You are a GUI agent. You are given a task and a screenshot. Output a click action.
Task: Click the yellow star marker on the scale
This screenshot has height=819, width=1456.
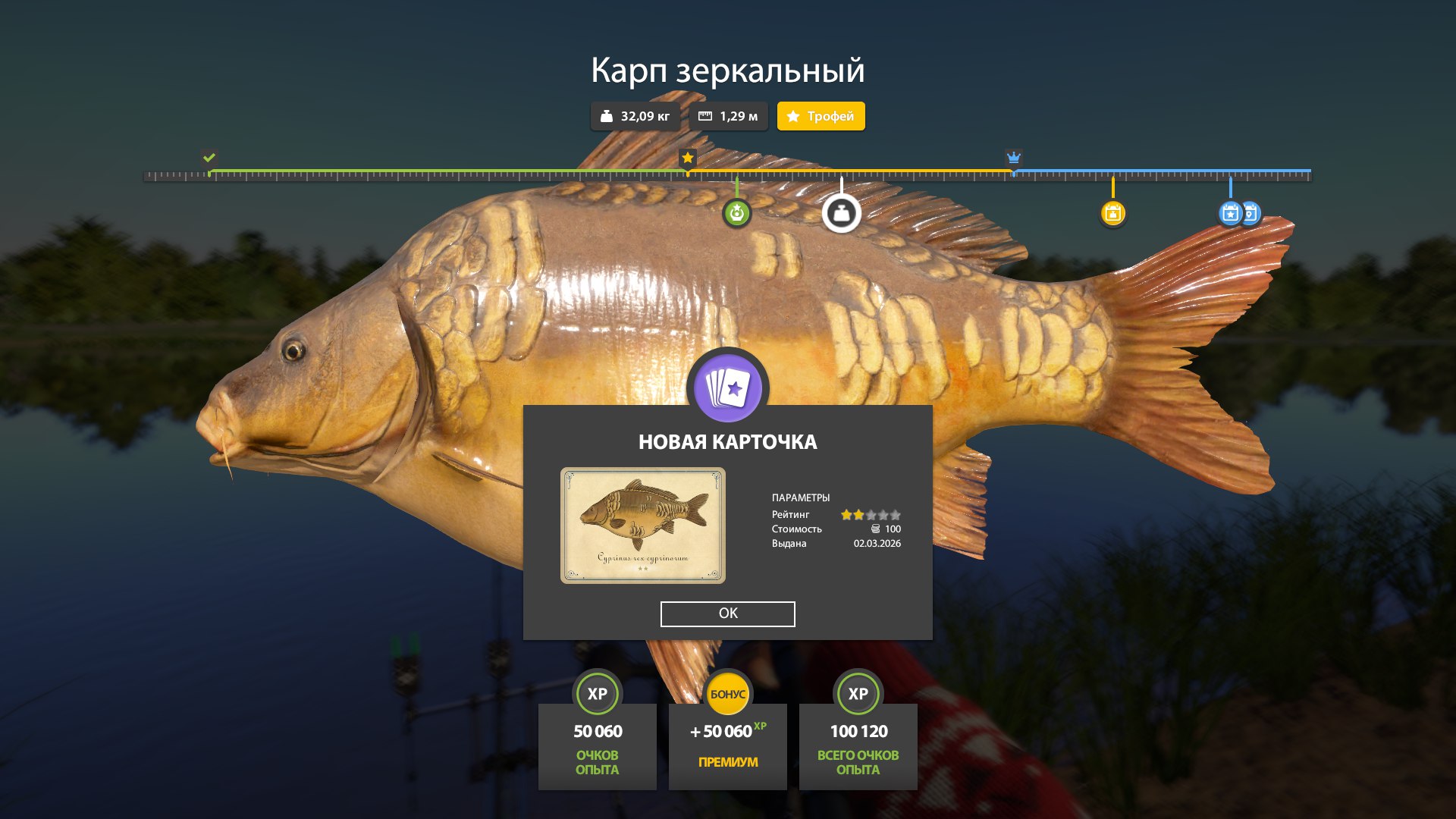point(688,158)
